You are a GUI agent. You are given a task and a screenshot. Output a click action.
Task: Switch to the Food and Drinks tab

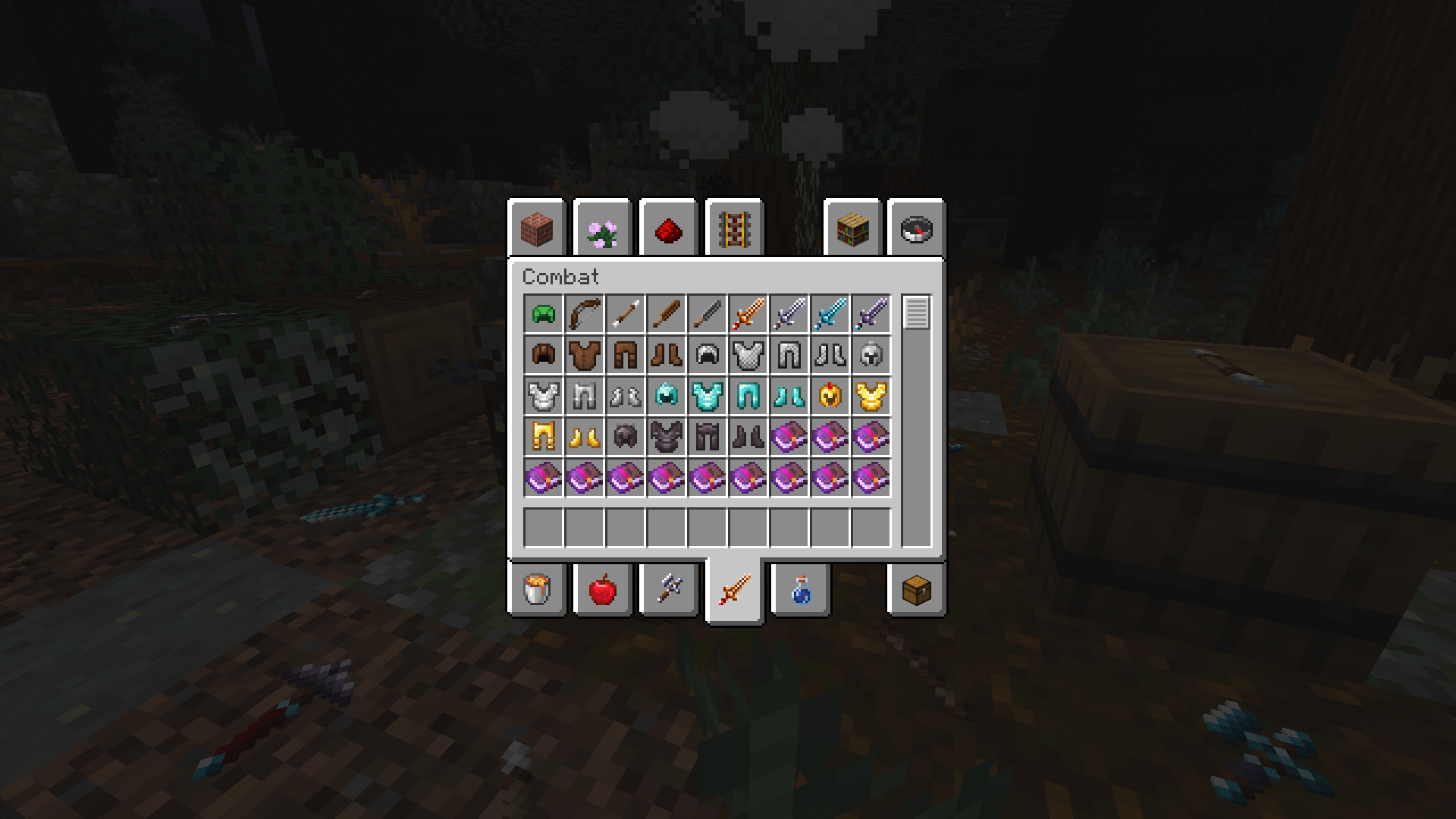[602, 590]
